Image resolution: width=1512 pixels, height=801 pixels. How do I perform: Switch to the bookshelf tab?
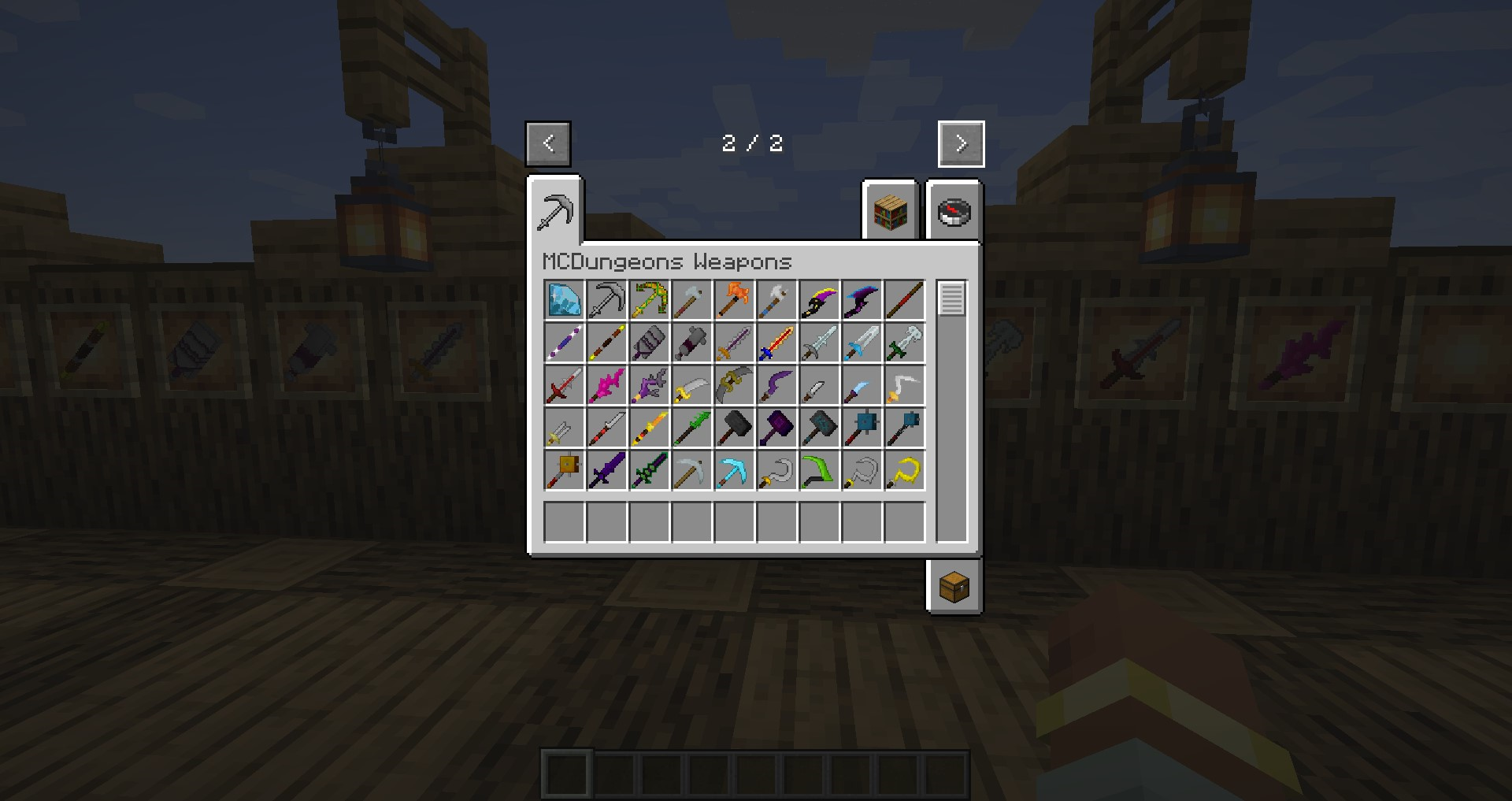(890, 213)
